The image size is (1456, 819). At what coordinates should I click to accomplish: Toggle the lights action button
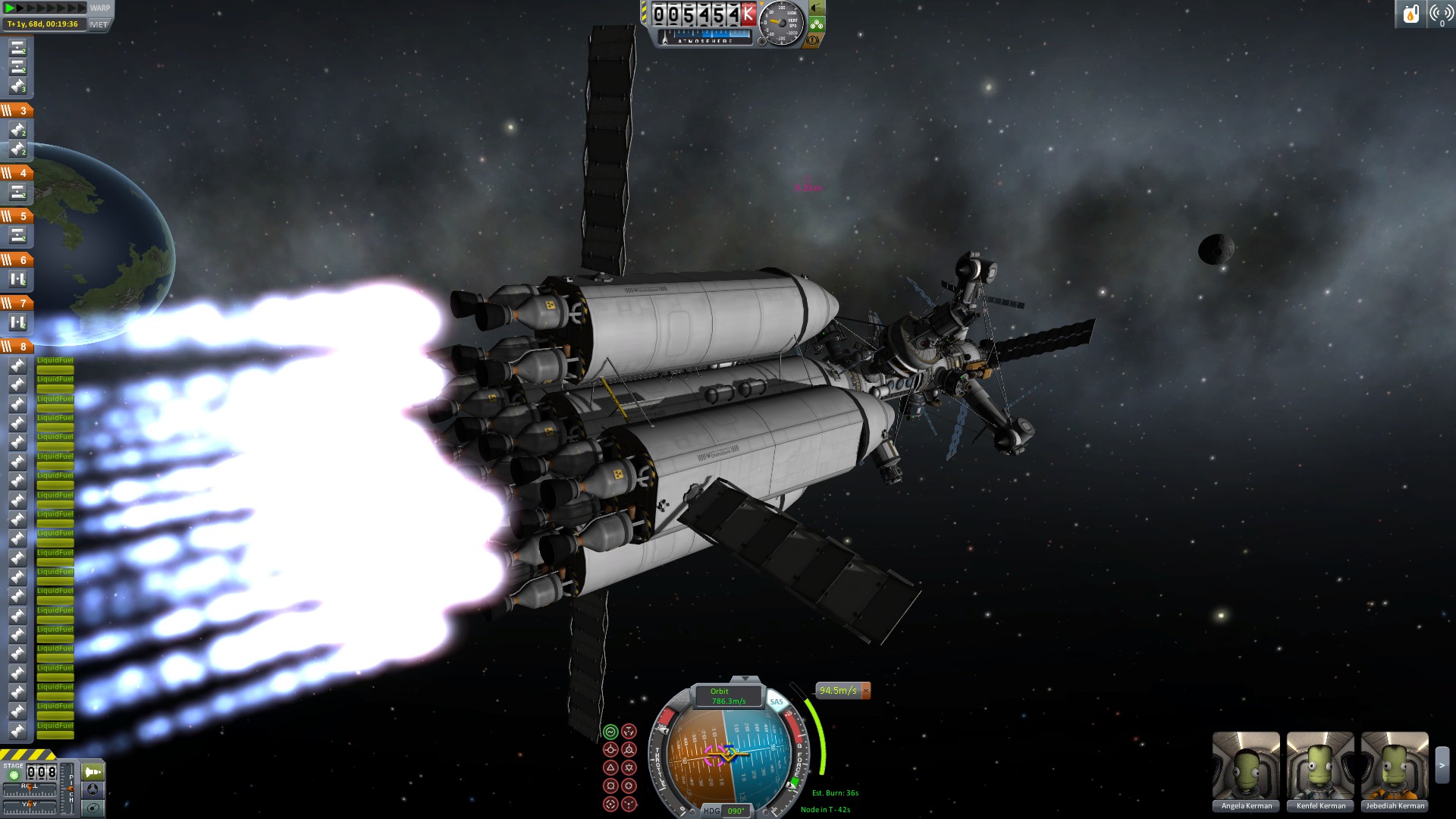pyautogui.click(x=817, y=8)
